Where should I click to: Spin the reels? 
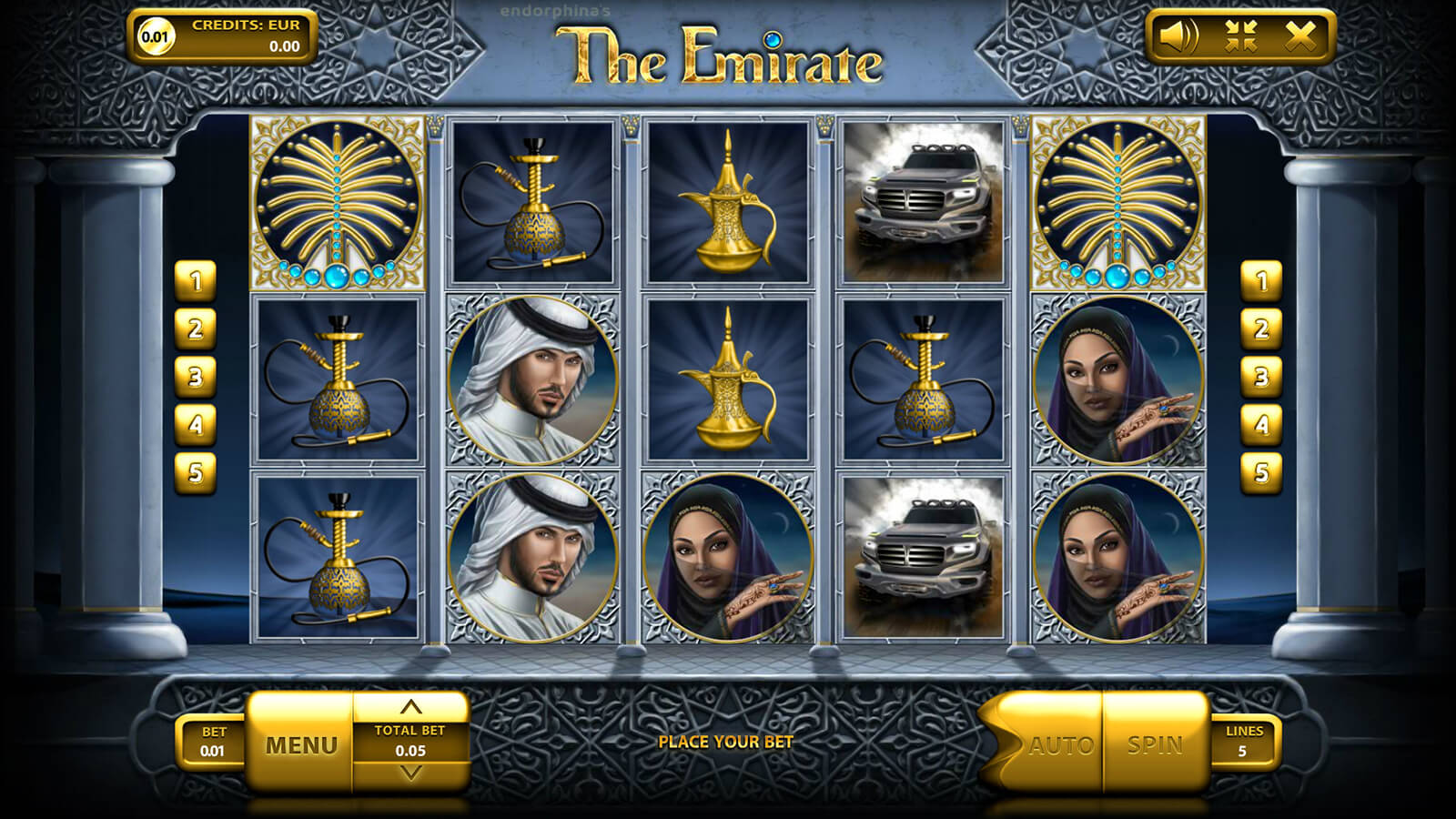point(1155,744)
